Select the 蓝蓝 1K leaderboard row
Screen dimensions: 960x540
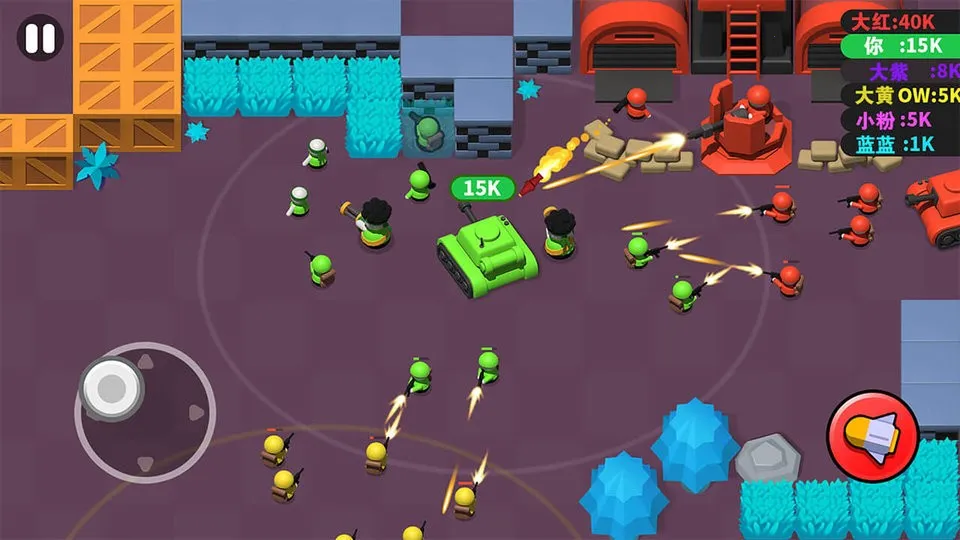(x=900, y=143)
